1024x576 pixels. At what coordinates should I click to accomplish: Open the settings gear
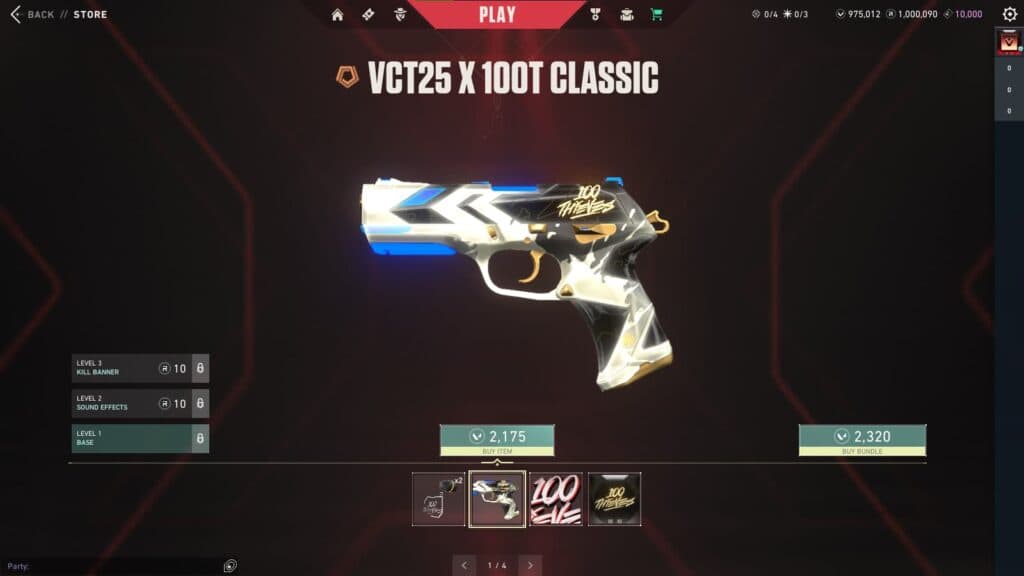tap(1009, 14)
